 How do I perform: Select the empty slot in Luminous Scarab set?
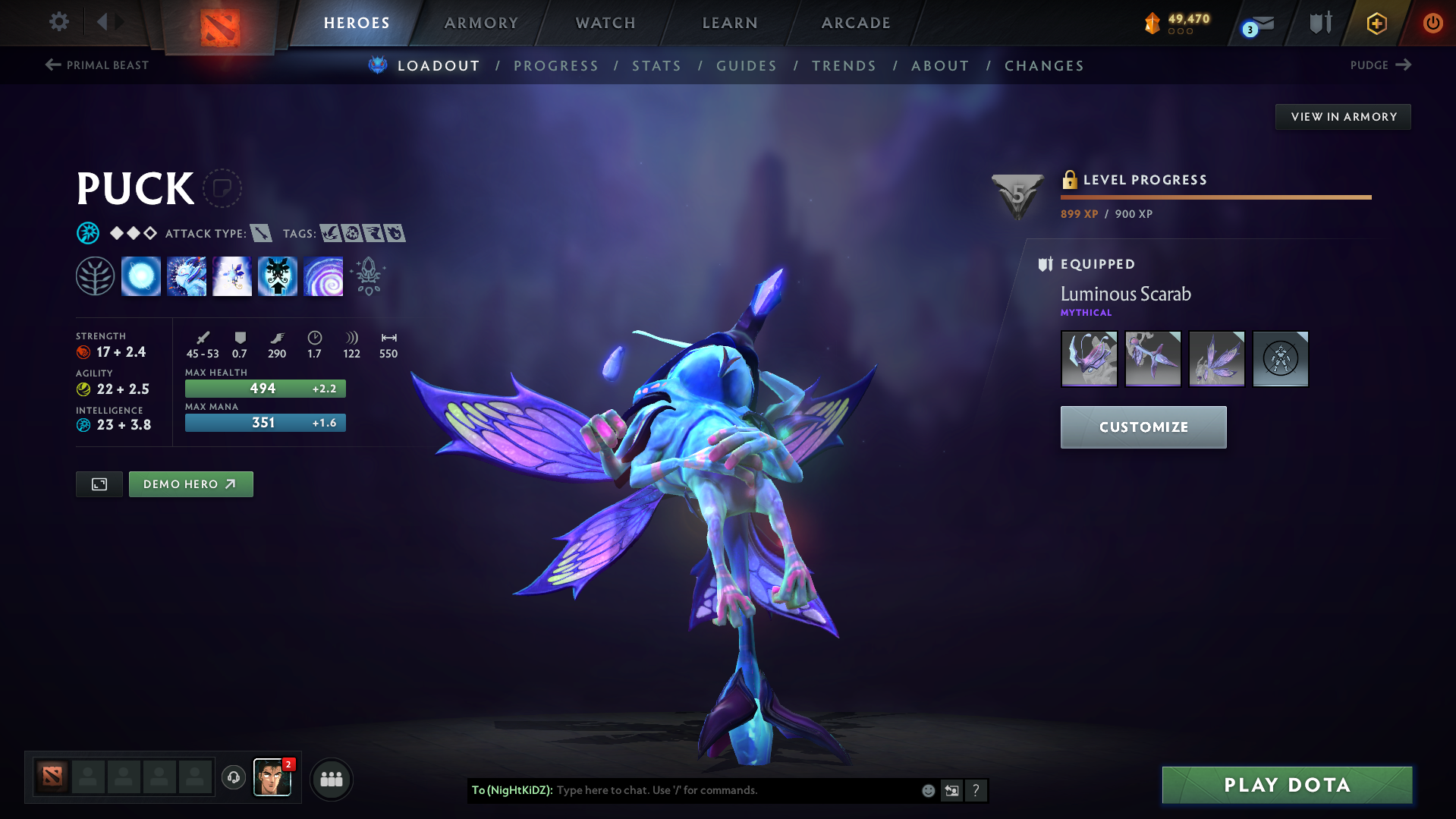tap(1280, 358)
